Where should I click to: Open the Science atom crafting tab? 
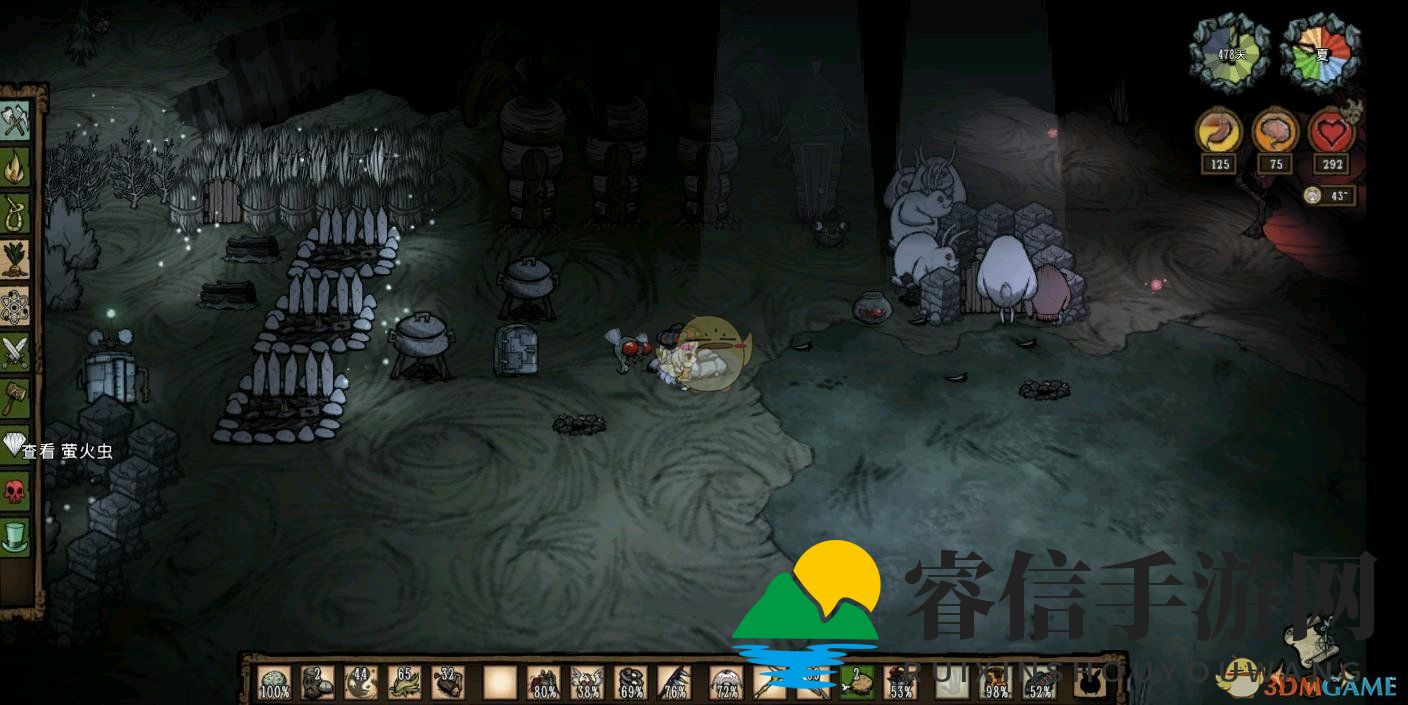tap(16, 304)
